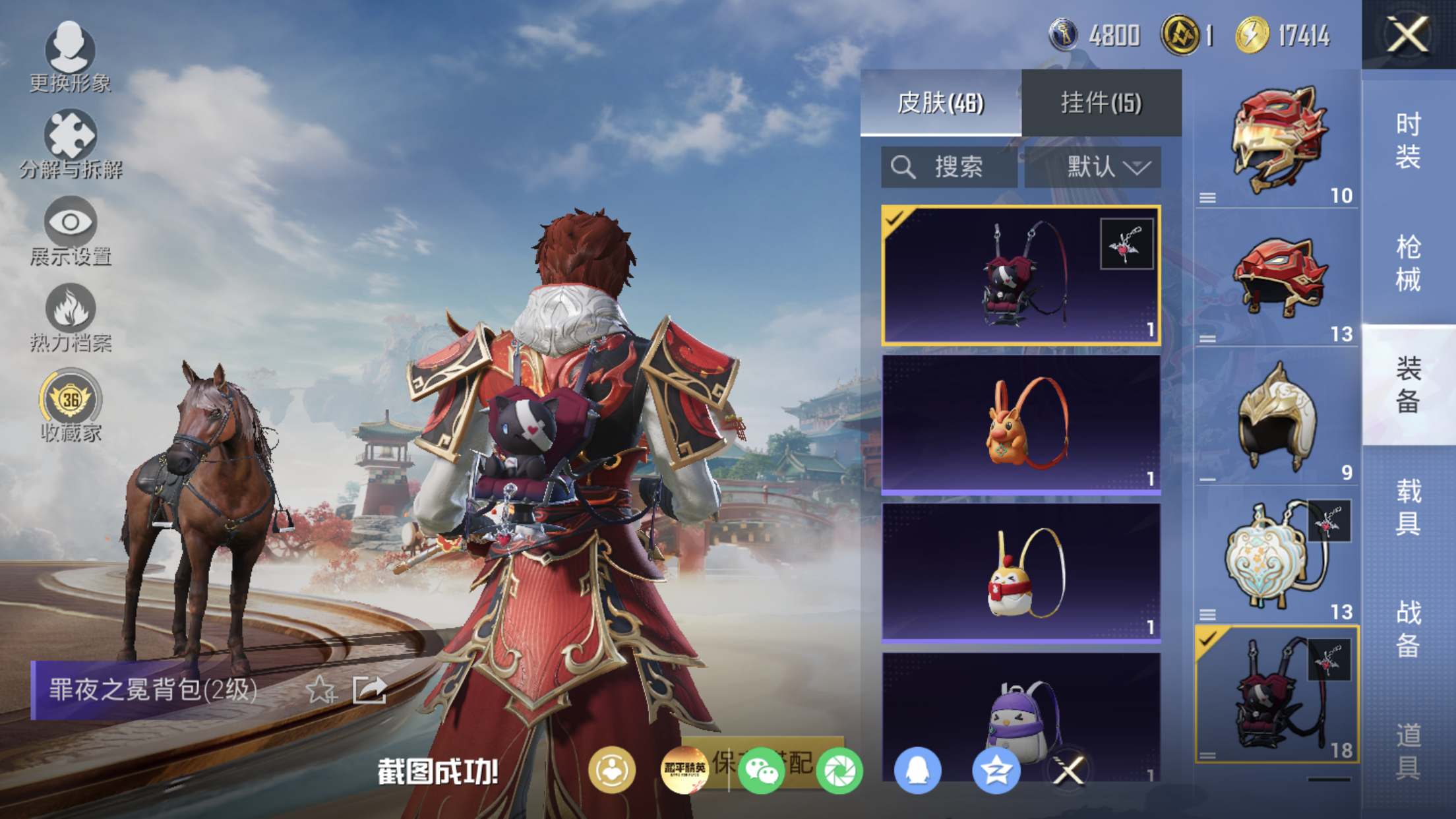This screenshot has height=819, width=1456.
Task: Choose the orange rabbit backpack skin
Action: click(x=1021, y=423)
